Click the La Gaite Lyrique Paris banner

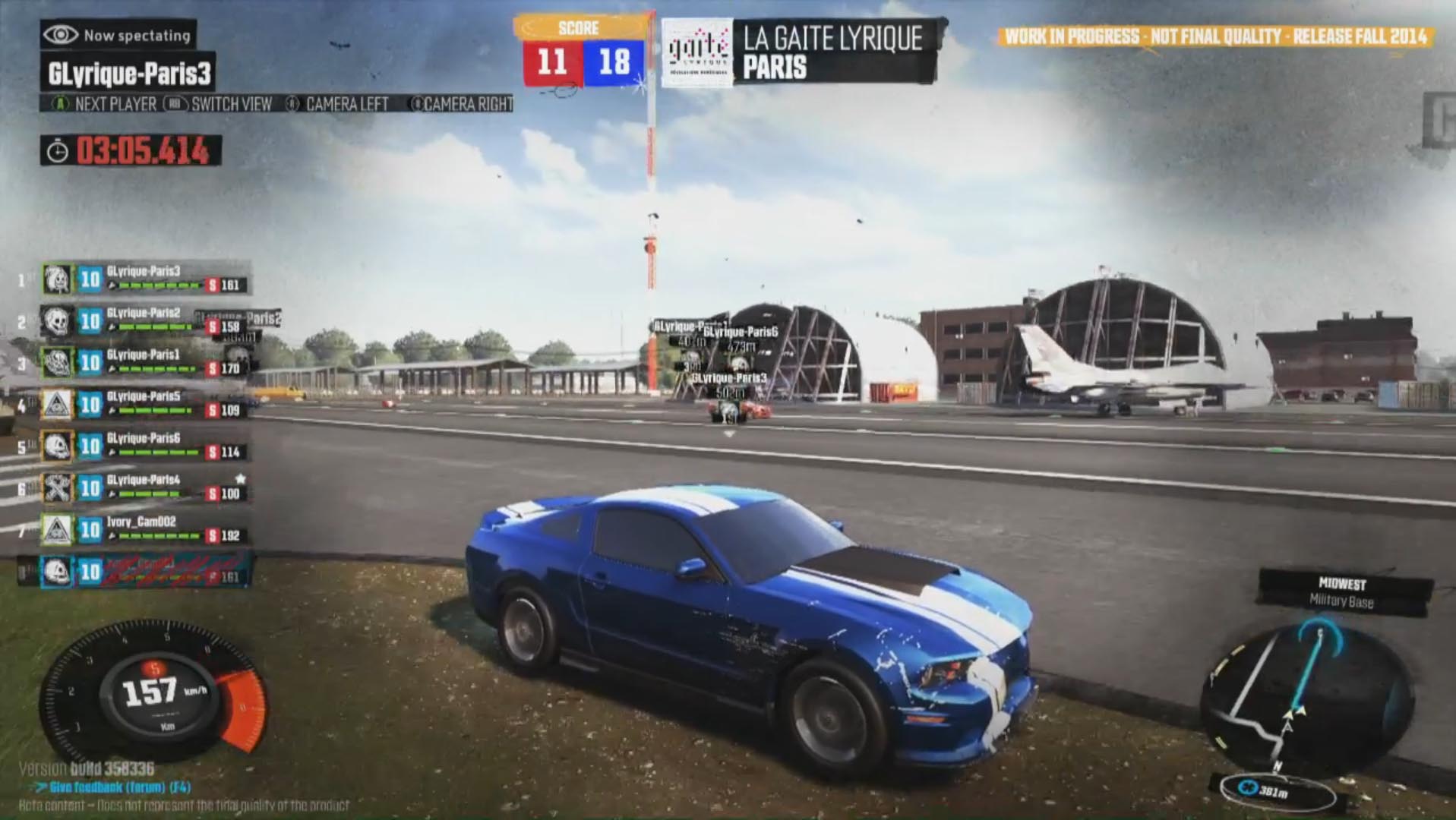coord(801,52)
